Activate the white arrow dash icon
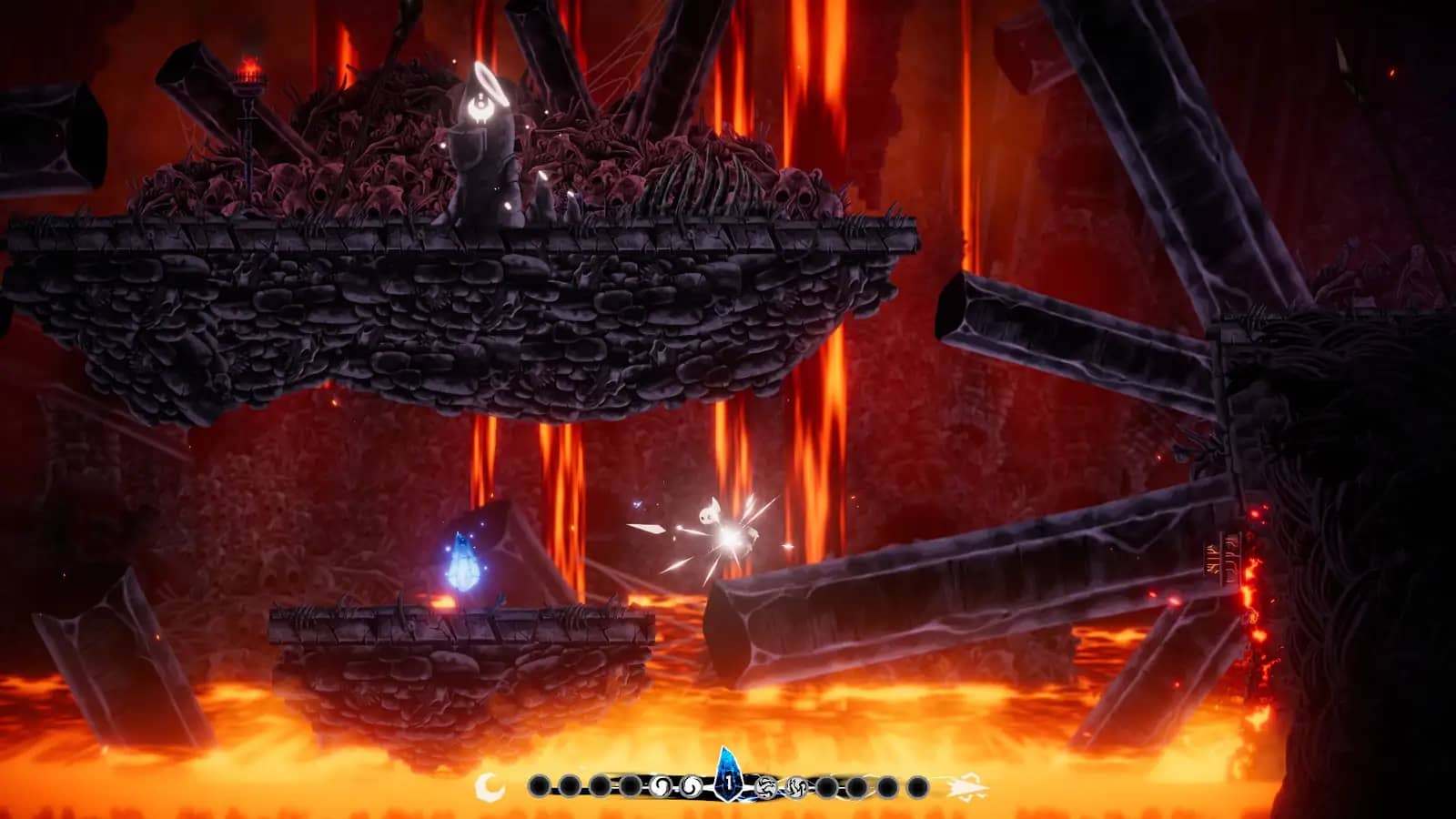Screen dimensions: 1456x819 tap(966, 786)
